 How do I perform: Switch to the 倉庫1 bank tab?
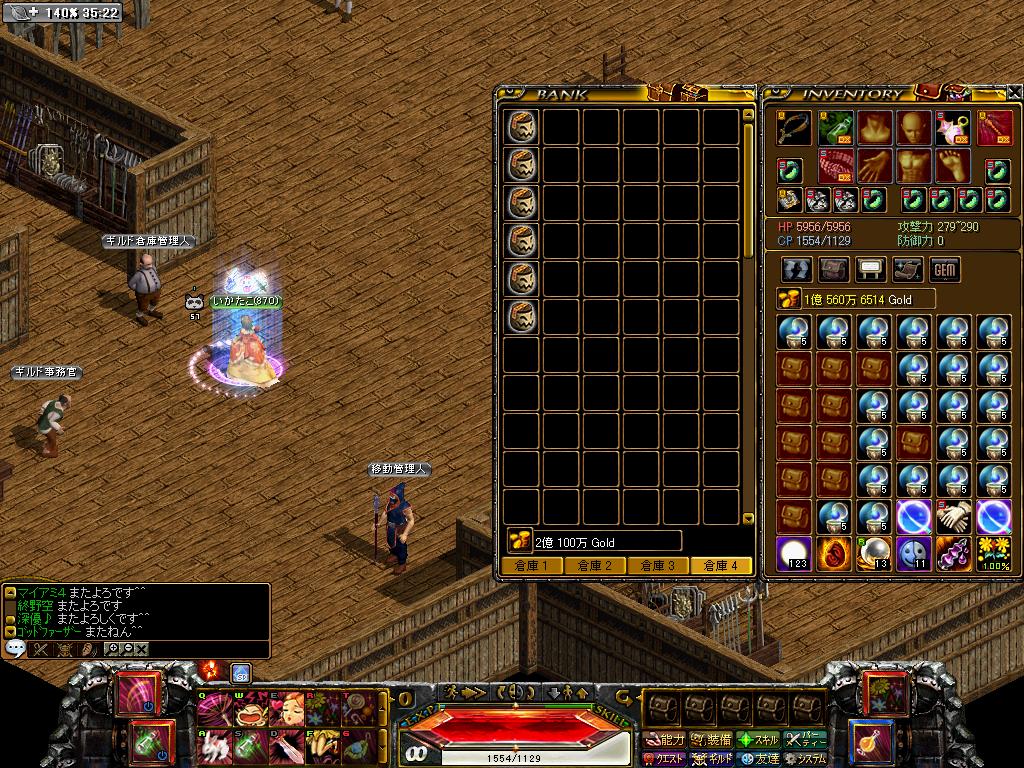531,566
